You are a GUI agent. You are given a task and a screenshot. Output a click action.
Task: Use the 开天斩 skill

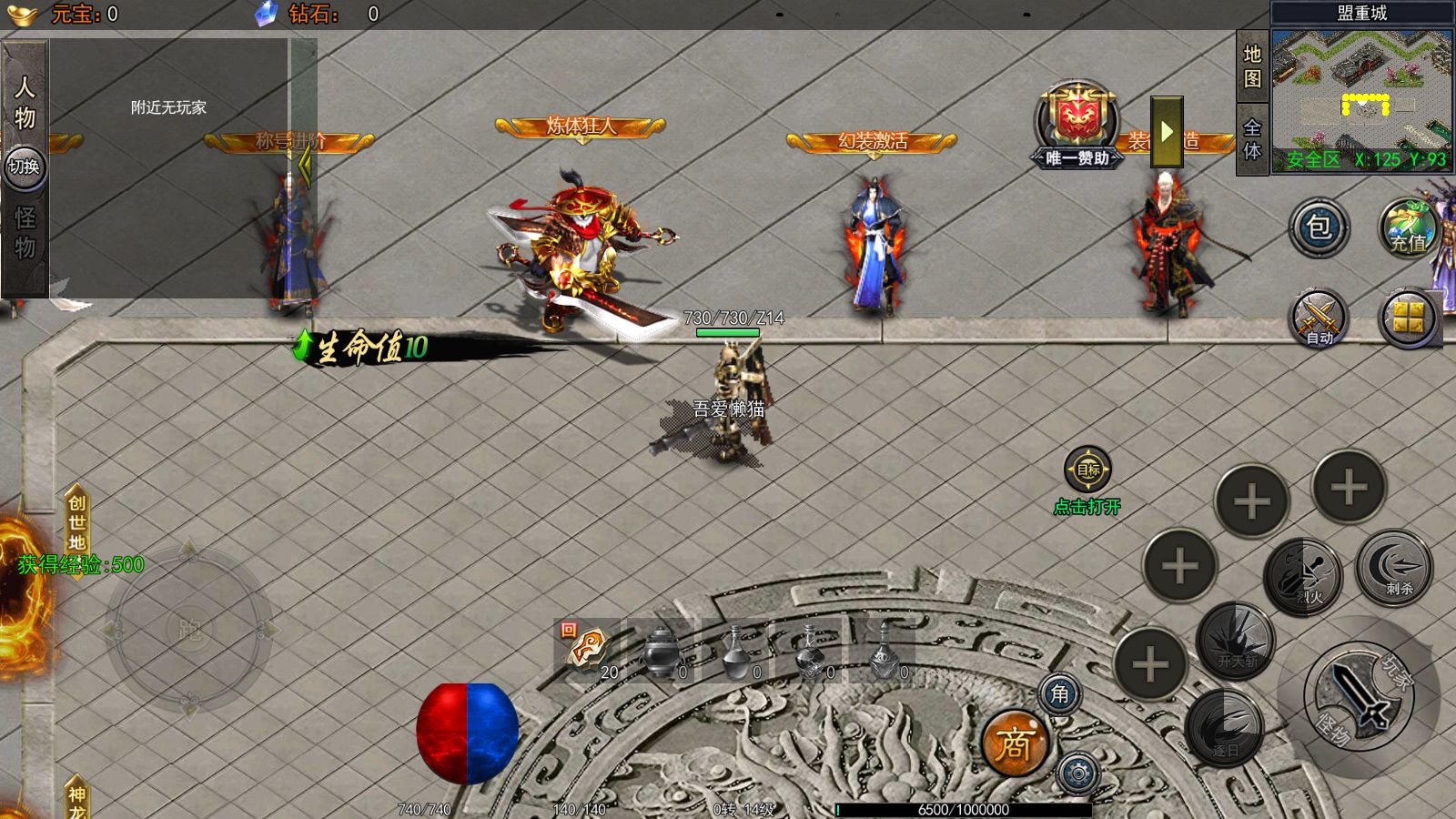[x=1236, y=642]
